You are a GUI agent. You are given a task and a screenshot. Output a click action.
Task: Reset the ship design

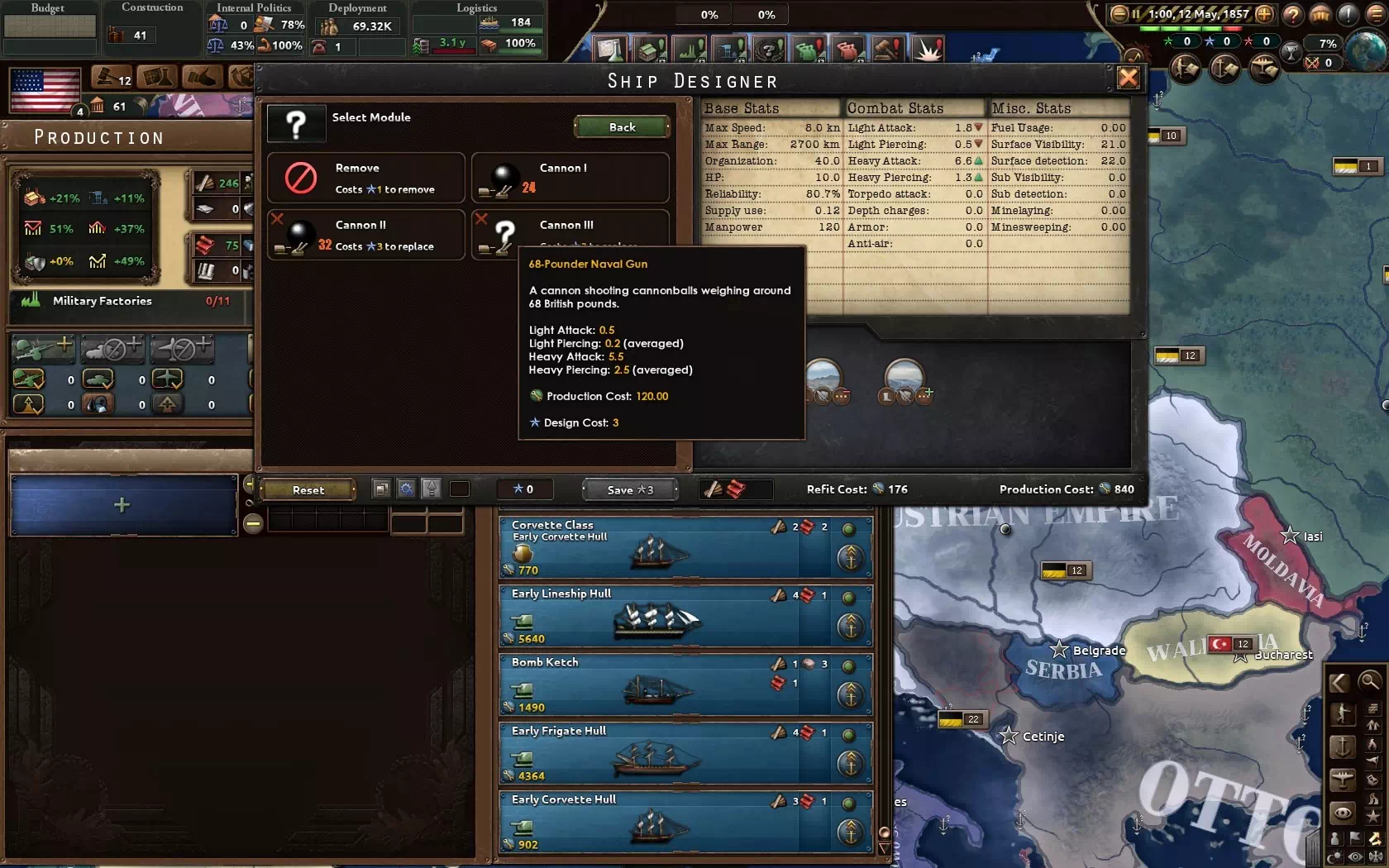(308, 489)
